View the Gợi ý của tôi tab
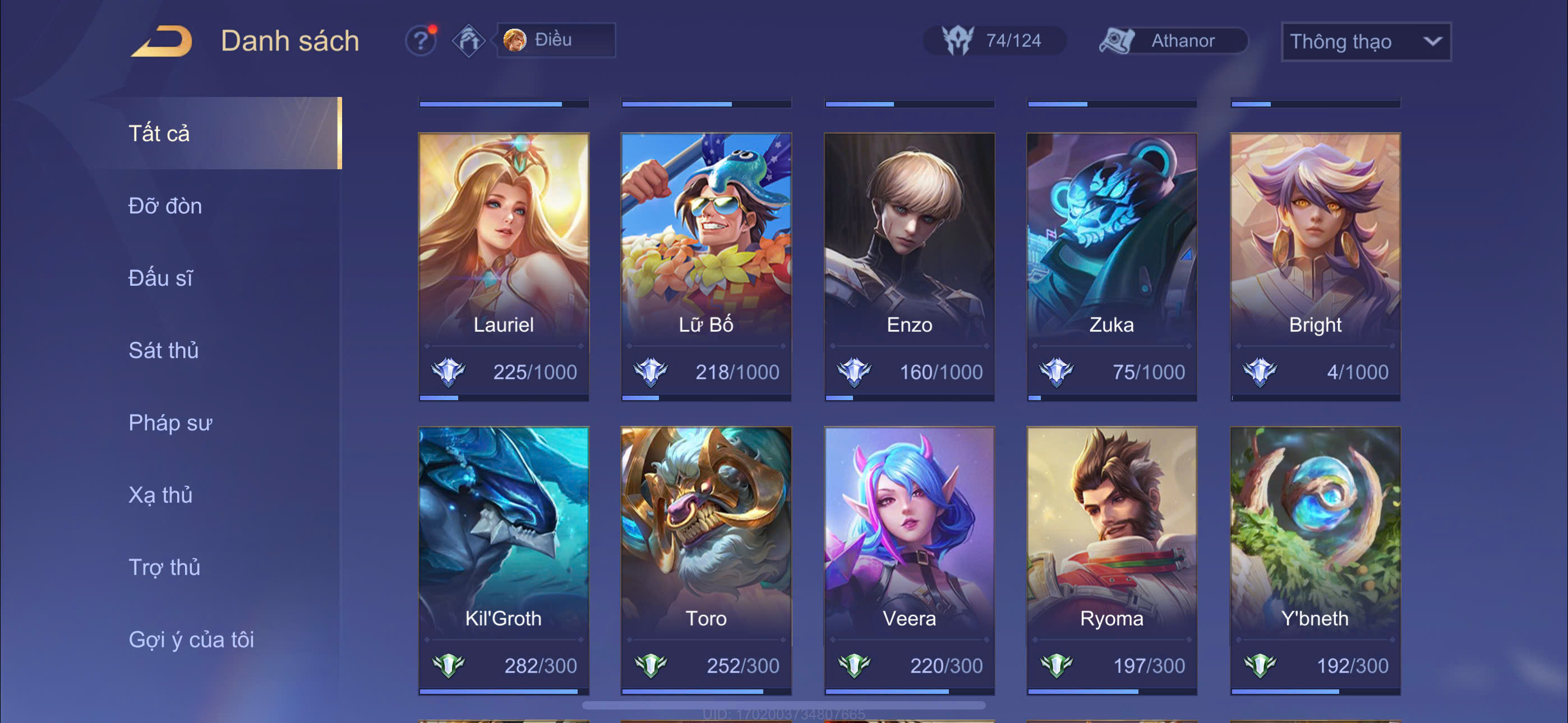The height and width of the screenshot is (723, 1568). coord(191,639)
